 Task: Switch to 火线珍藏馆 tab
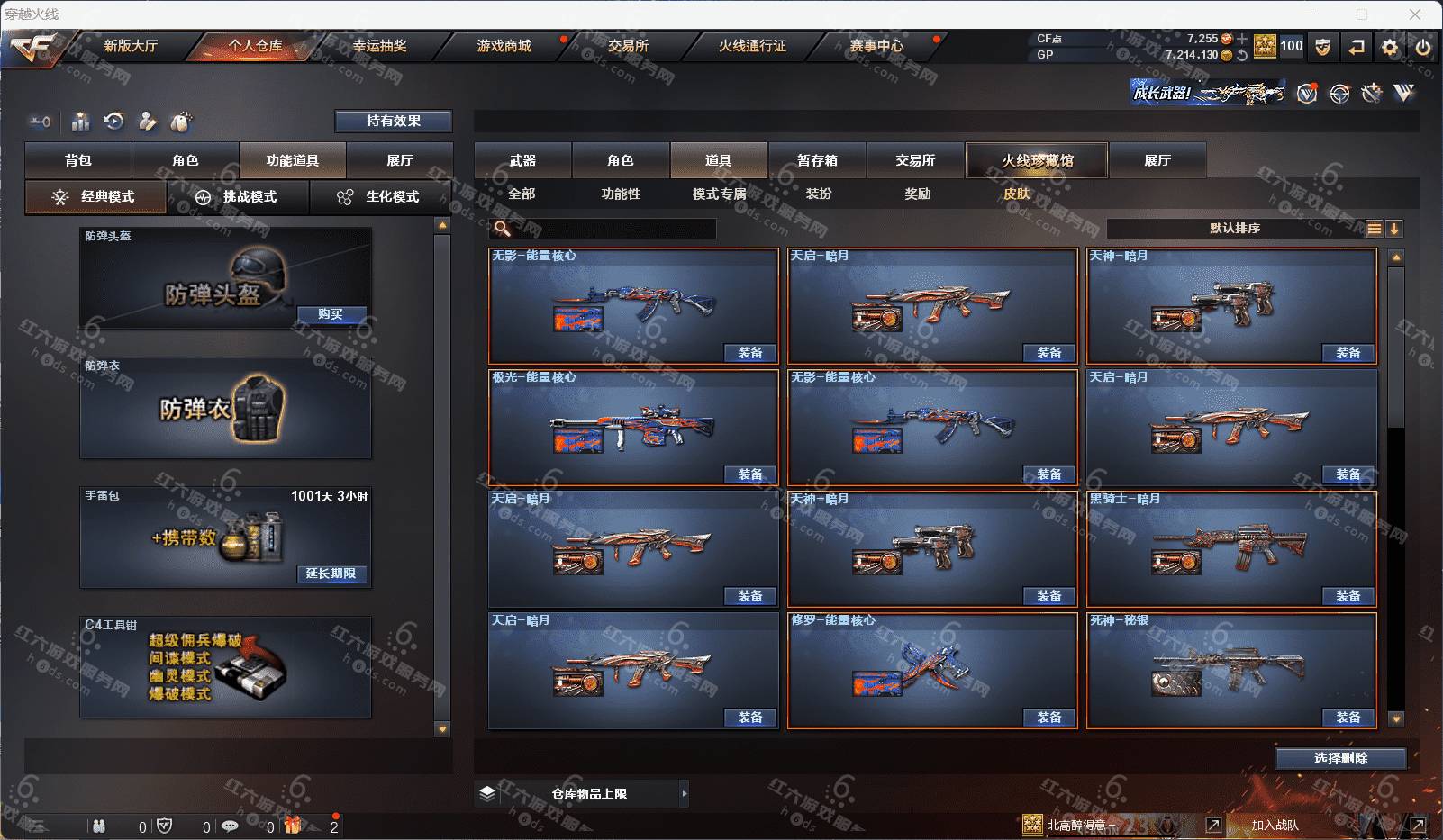coord(1037,160)
